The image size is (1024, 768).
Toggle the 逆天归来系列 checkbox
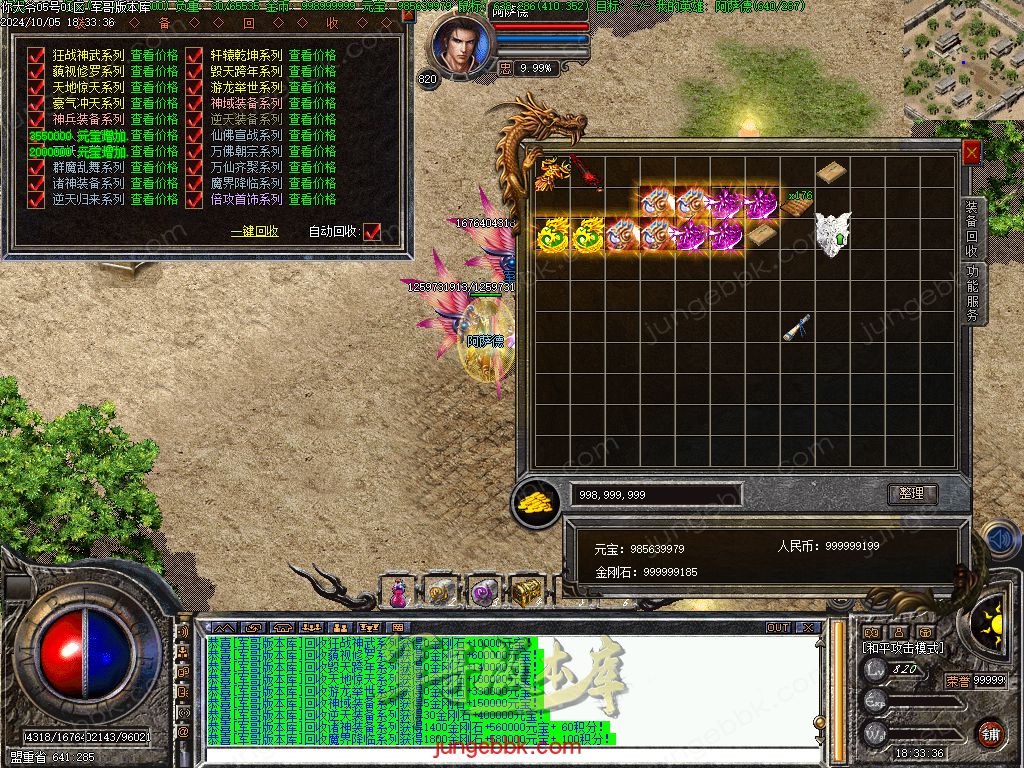(36, 200)
